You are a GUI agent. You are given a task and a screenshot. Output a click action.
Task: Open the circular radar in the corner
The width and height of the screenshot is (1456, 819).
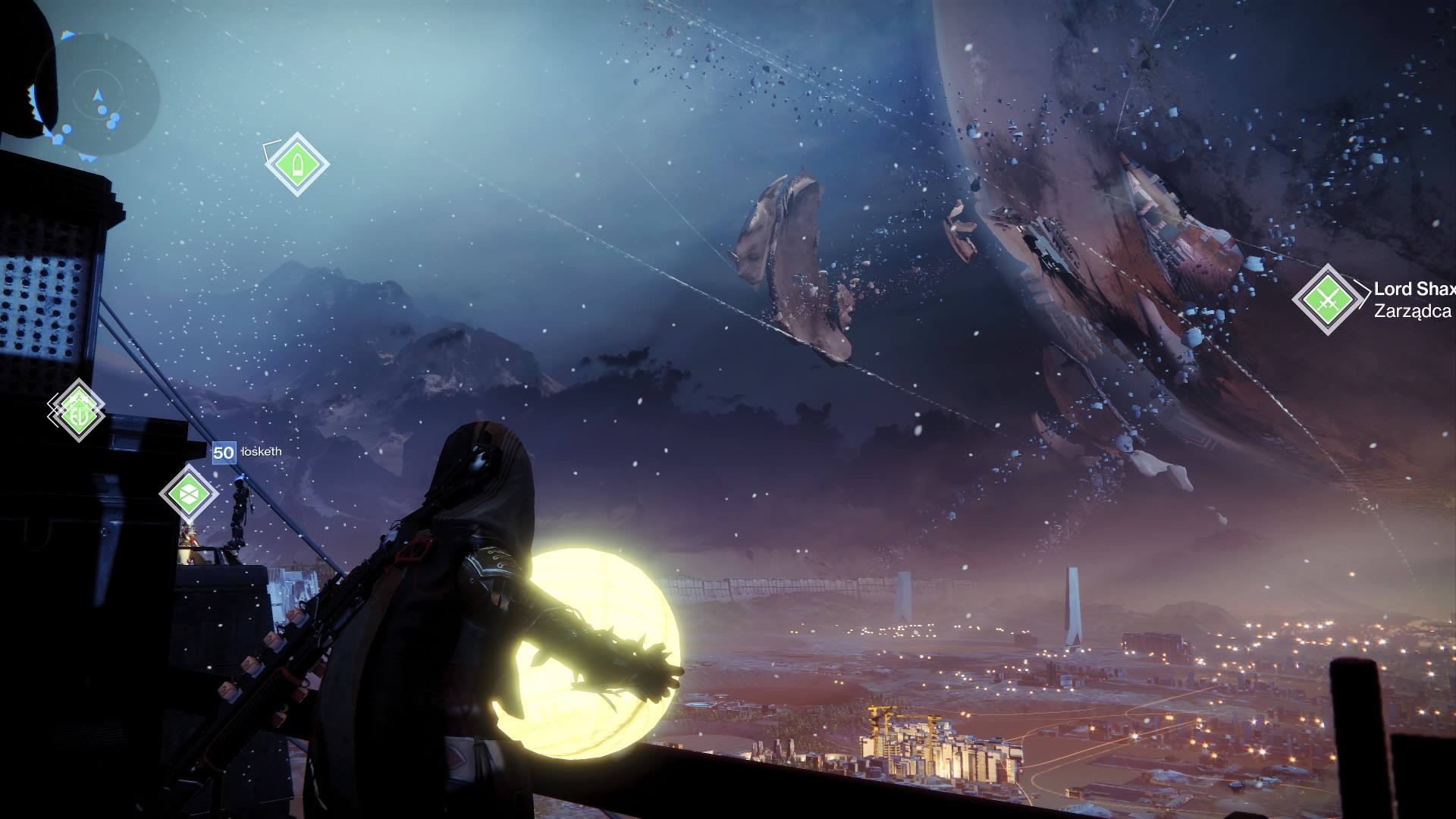pyautogui.click(x=96, y=92)
